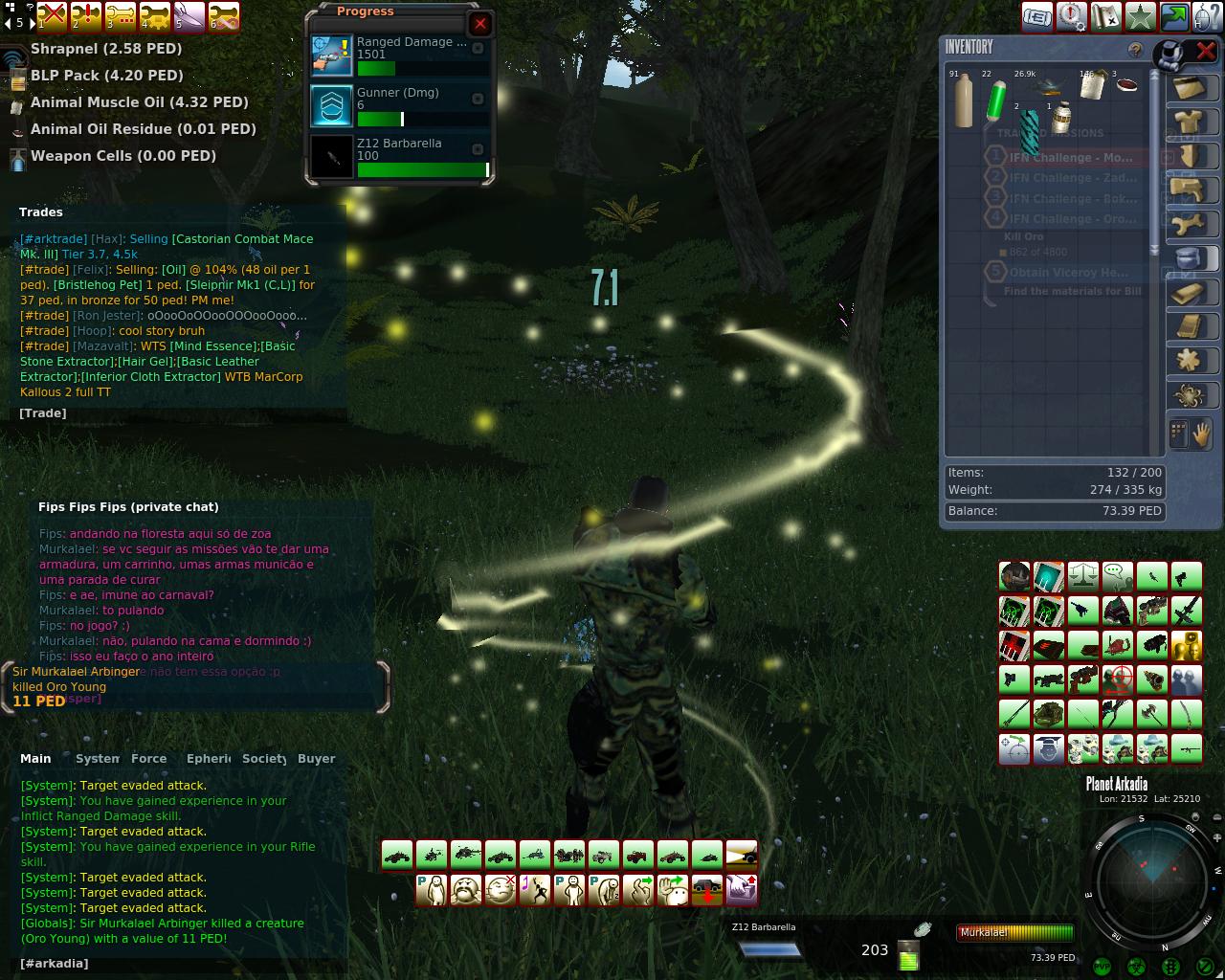Open the Buyer chat tab
The height and width of the screenshot is (980, 1225).
pos(316,759)
